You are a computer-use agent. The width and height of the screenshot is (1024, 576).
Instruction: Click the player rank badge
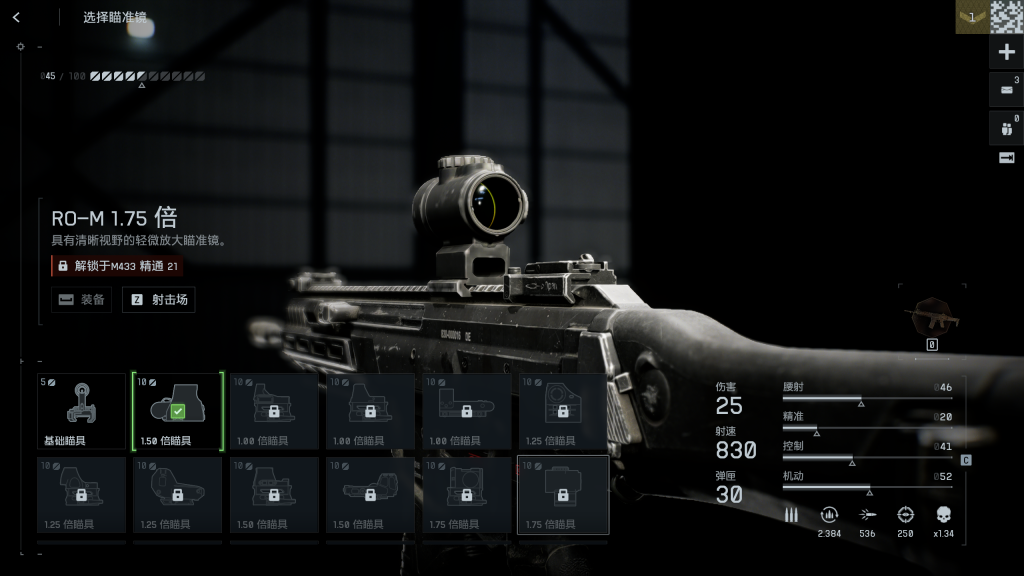[x=971, y=17]
